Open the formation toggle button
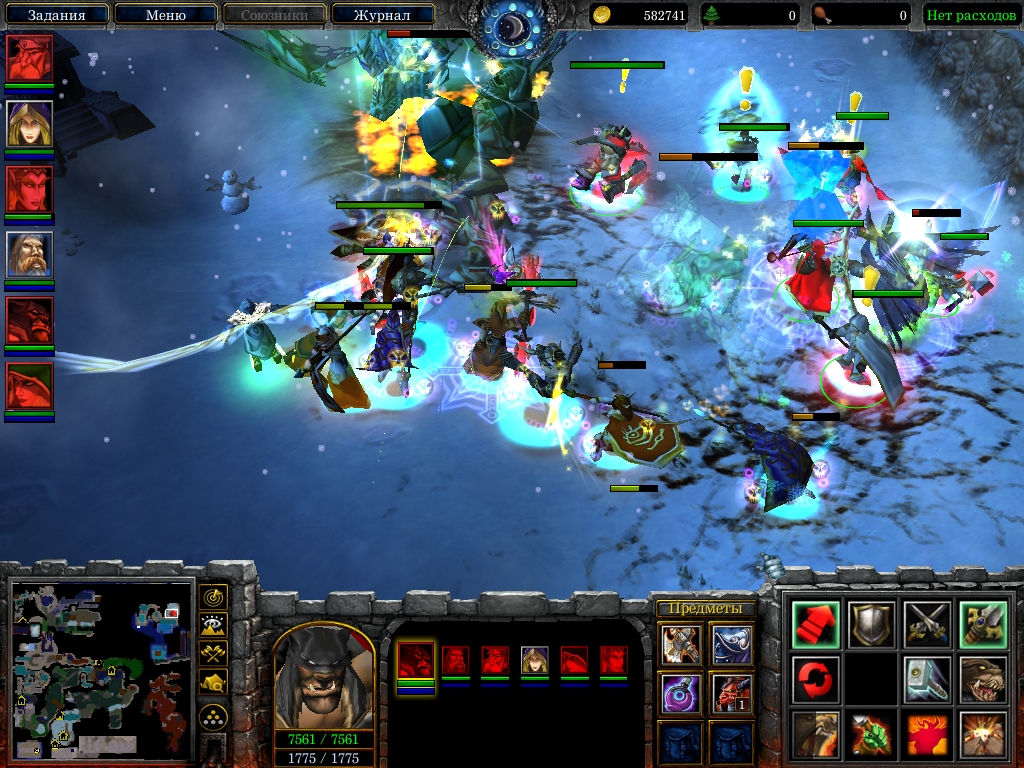The height and width of the screenshot is (768, 1024). coord(213,716)
